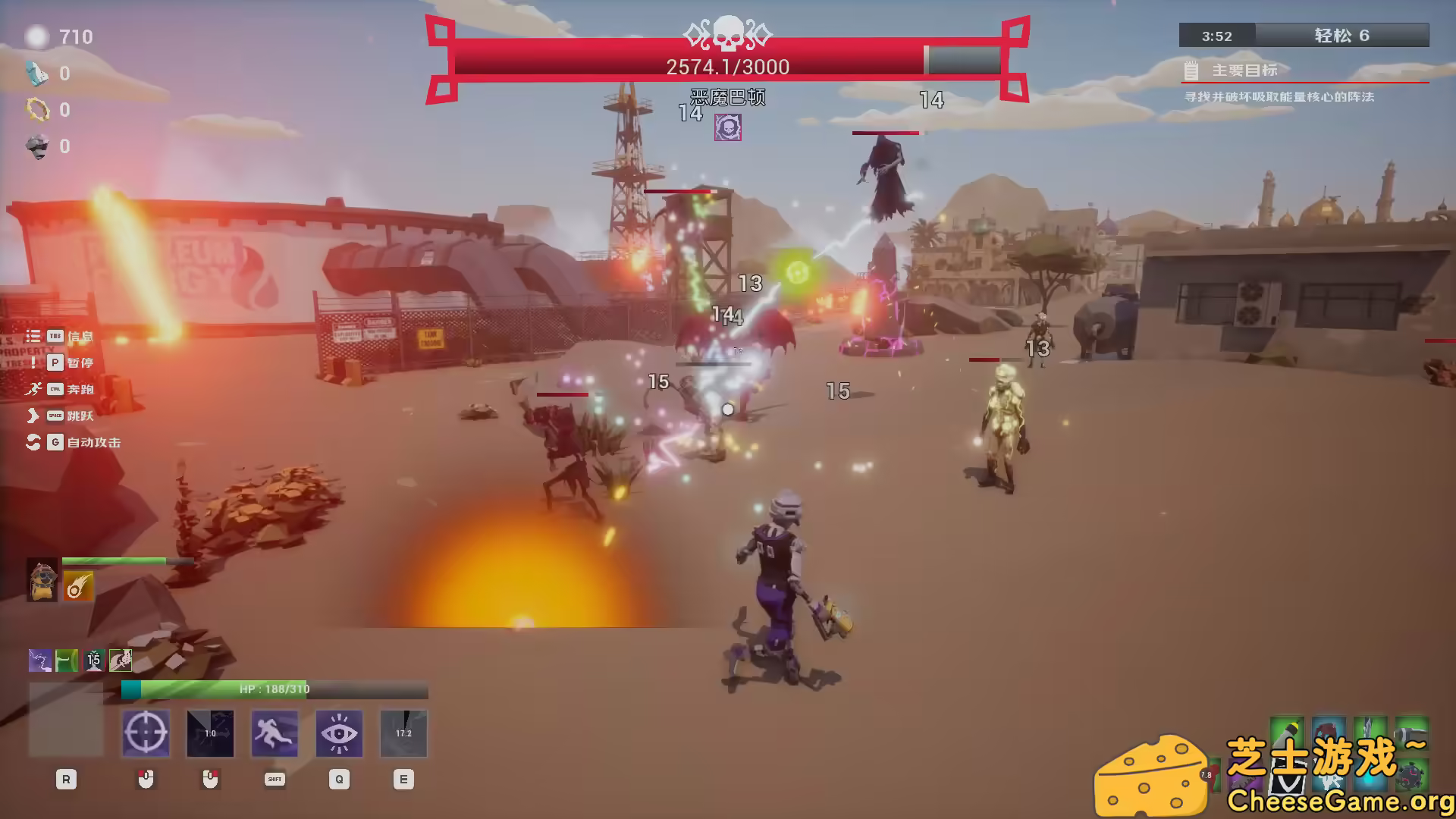This screenshot has height=819, width=1456.
Task: Inspect the green buff icon
Action: pyautogui.click(x=67, y=661)
